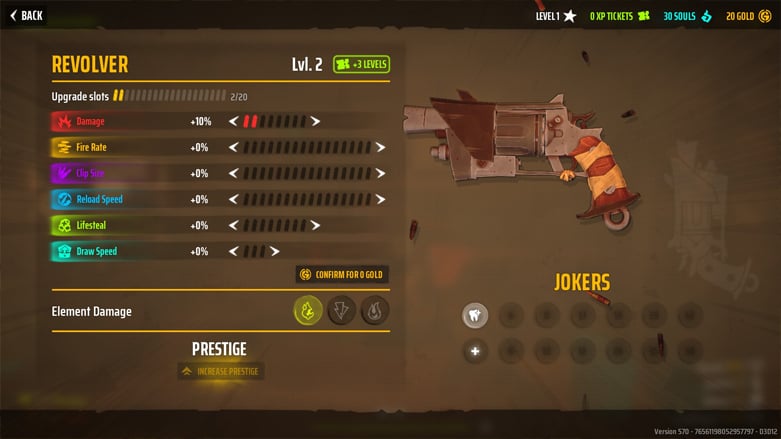781x439 pixels.
Task: Increase the Damage upgrade level
Action: [316, 121]
